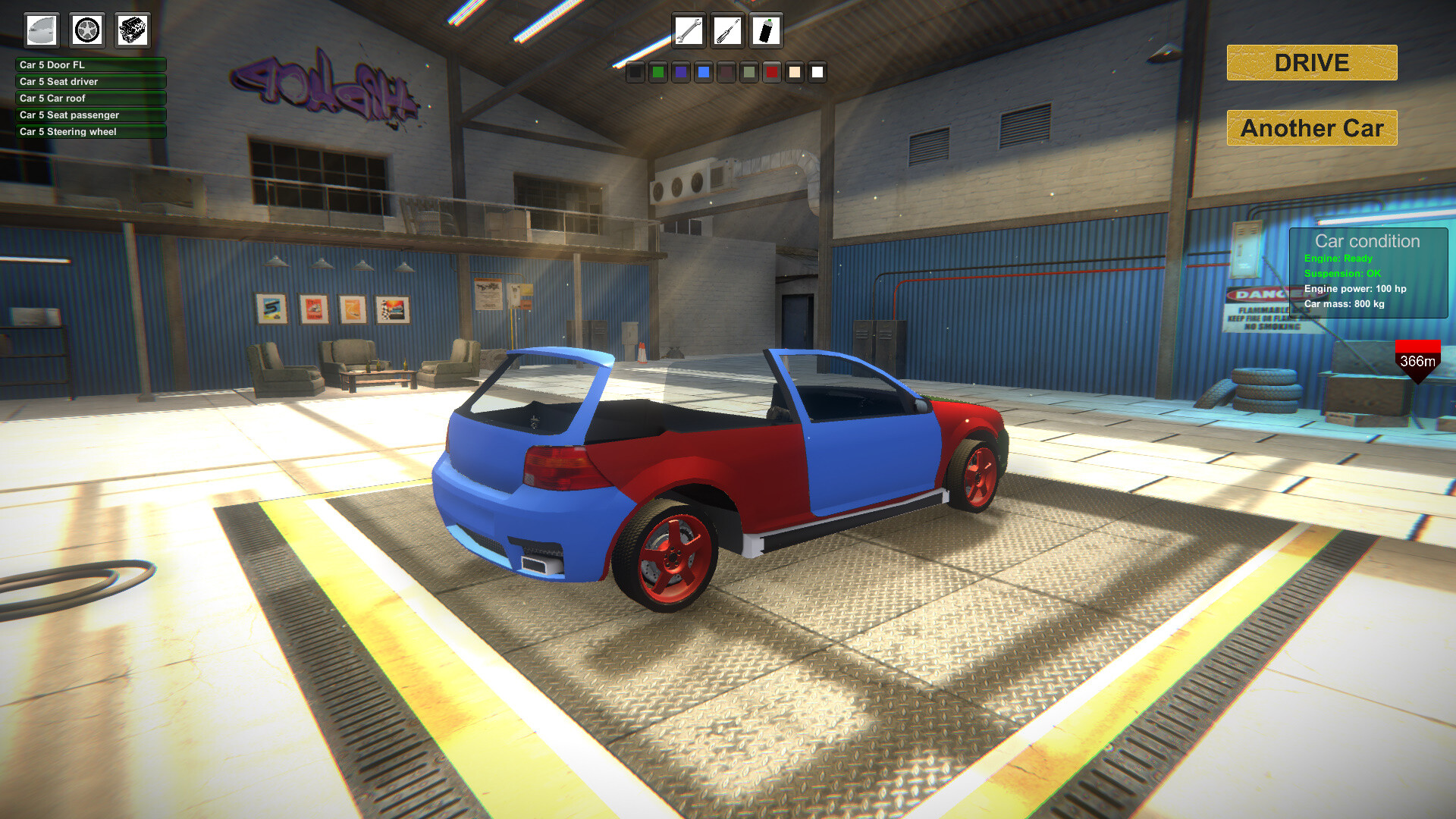Click the DRIVE button
The height and width of the screenshot is (819, 1456).
[x=1311, y=63]
